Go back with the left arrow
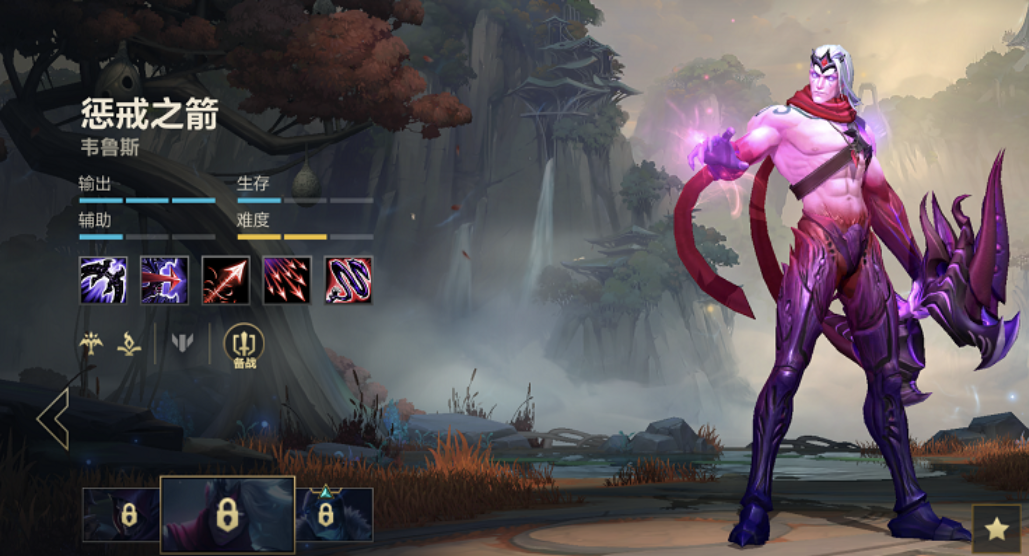Image resolution: width=1029 pixels, height=556 pixels. (52, 418)
